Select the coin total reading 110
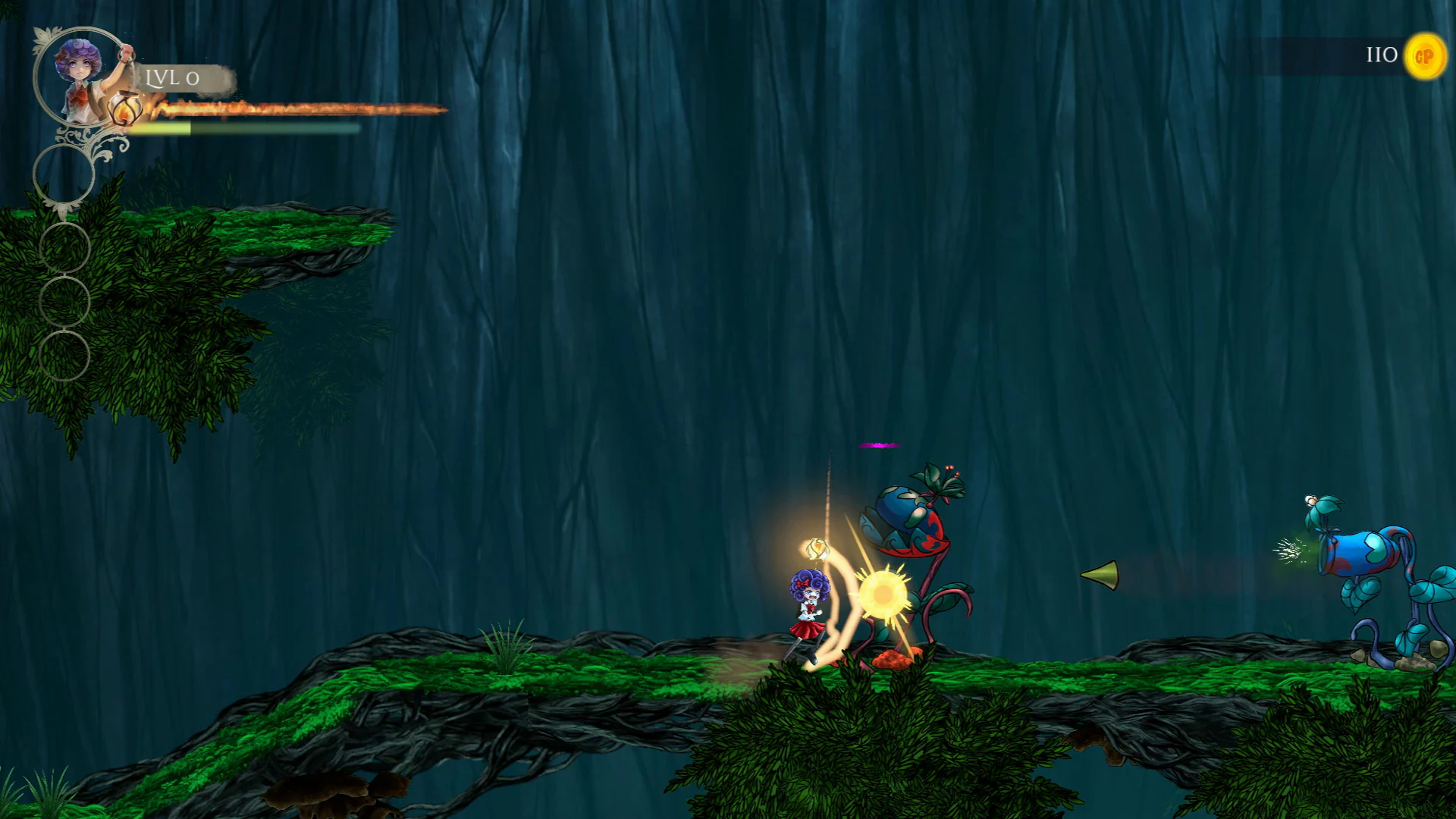1456x819 pixels. [x=1379, y=55]
